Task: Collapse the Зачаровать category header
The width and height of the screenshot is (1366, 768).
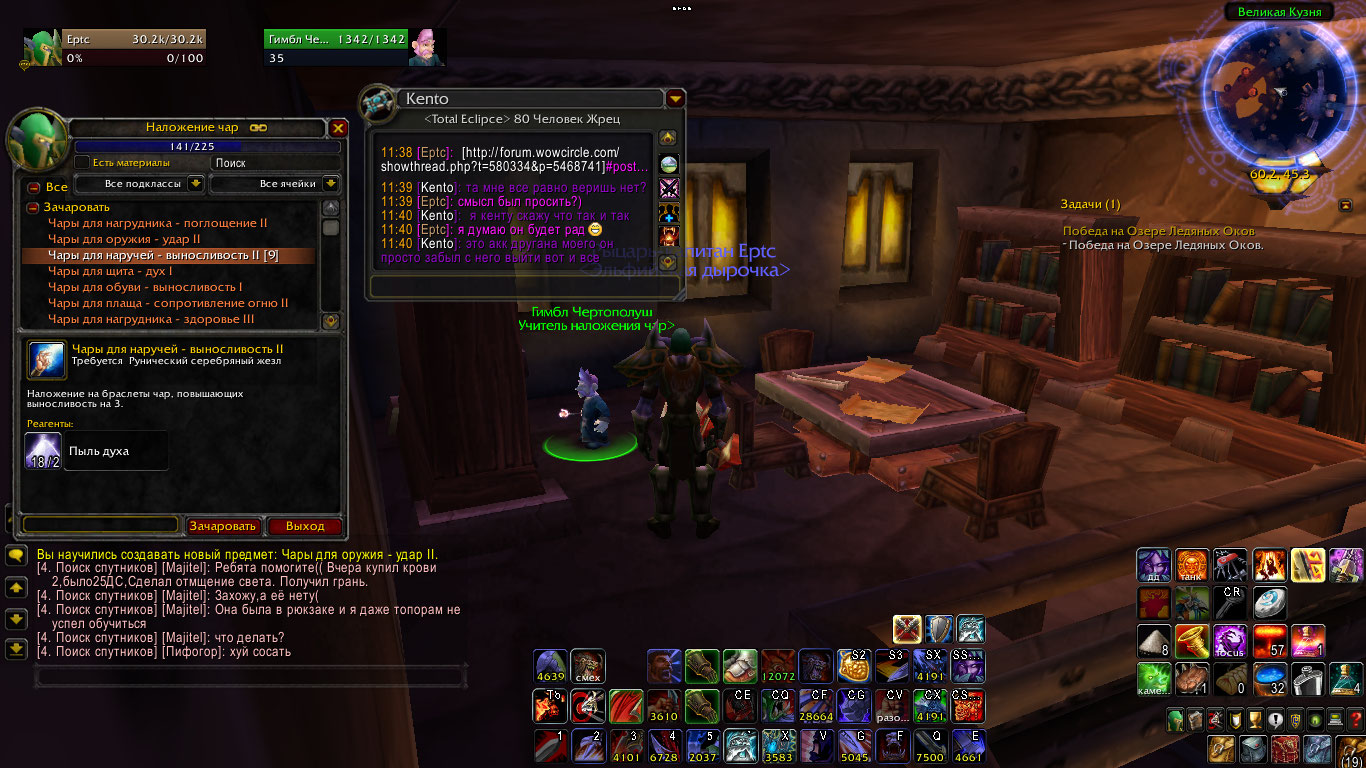Action: [x=33, y=207]
